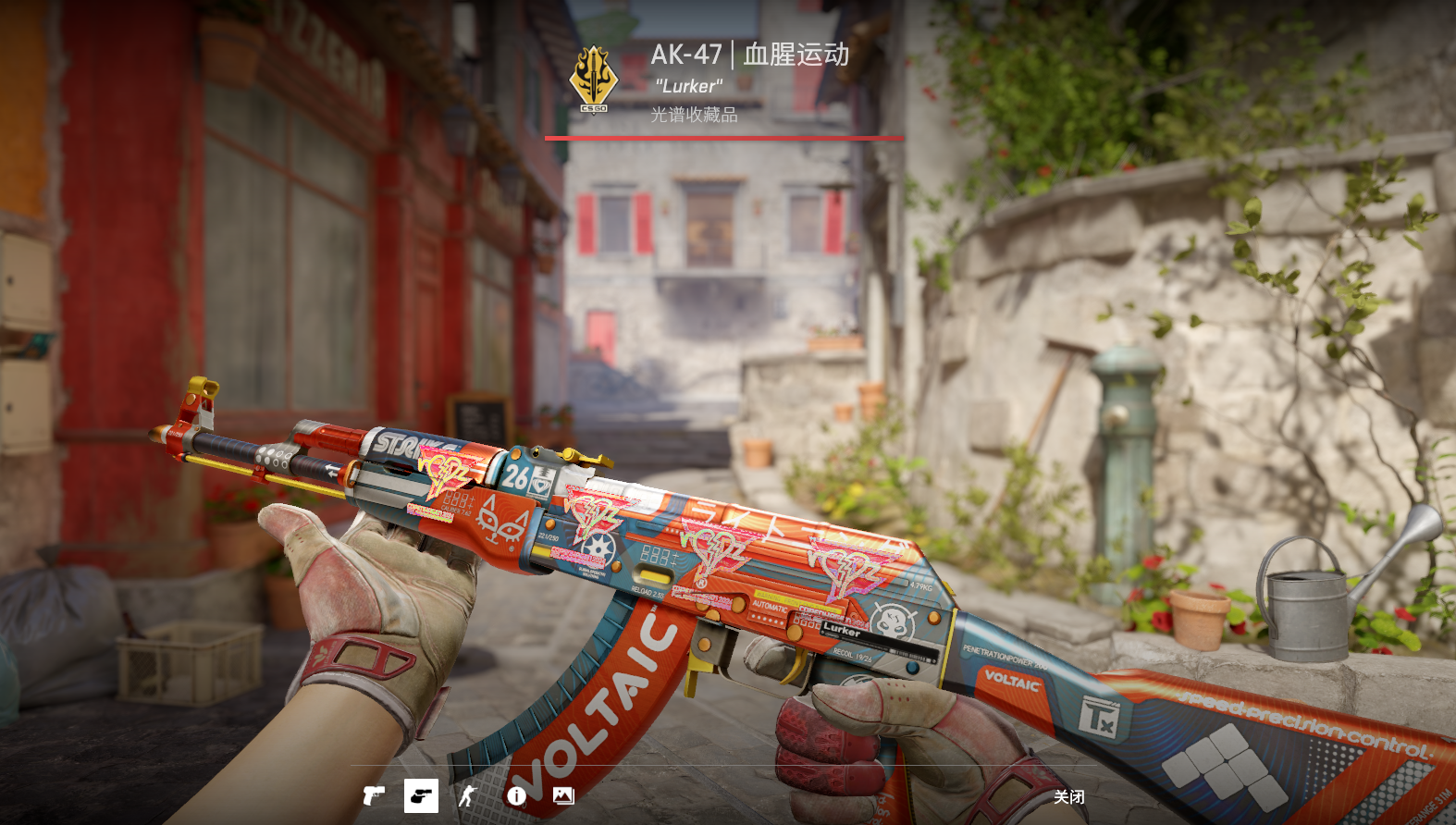1456x825 pixels.
Task: Close the inspect screen with 关闭
Action: tap(1068, 796)
